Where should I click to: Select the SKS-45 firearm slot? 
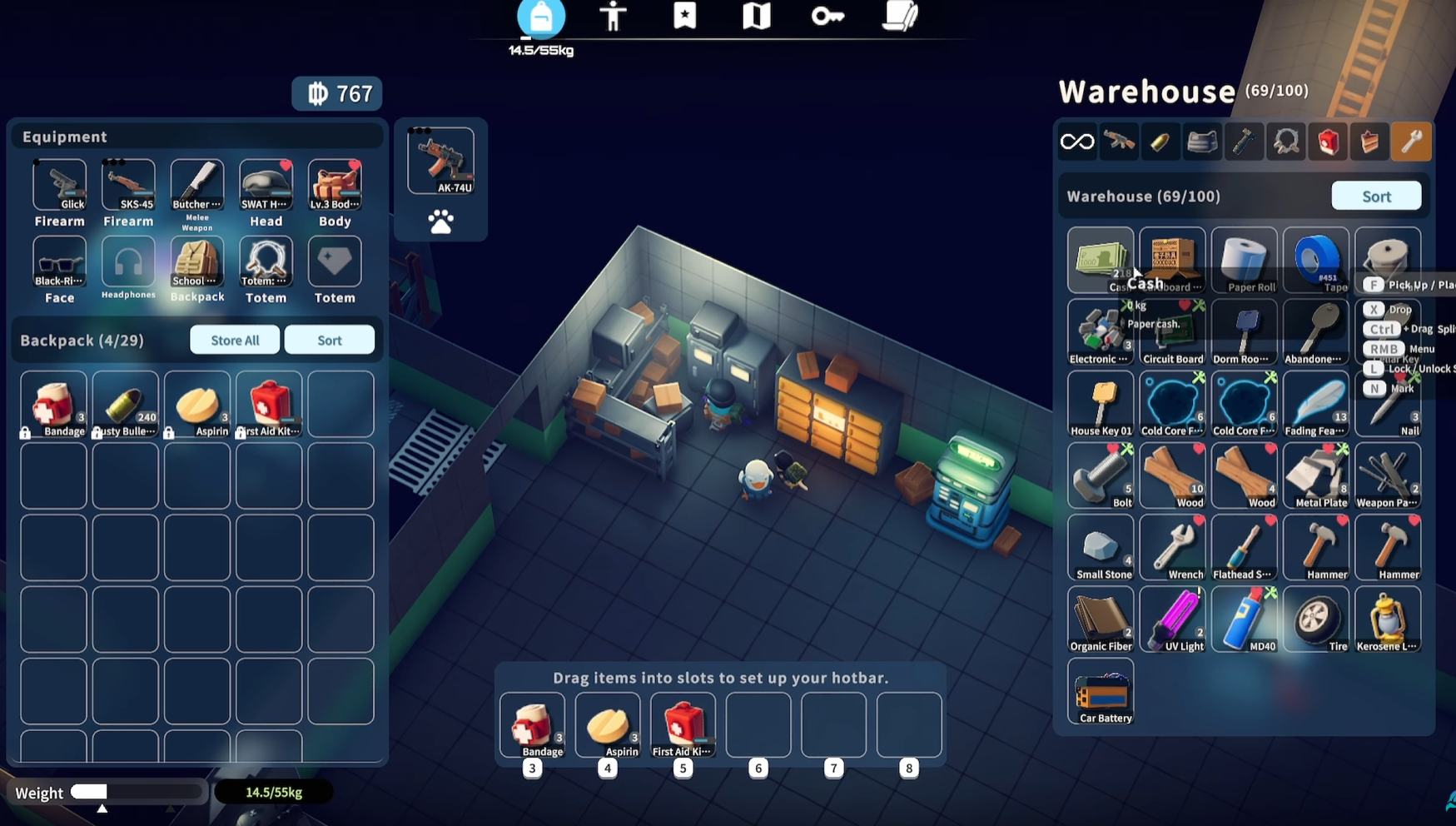(128, 186)
